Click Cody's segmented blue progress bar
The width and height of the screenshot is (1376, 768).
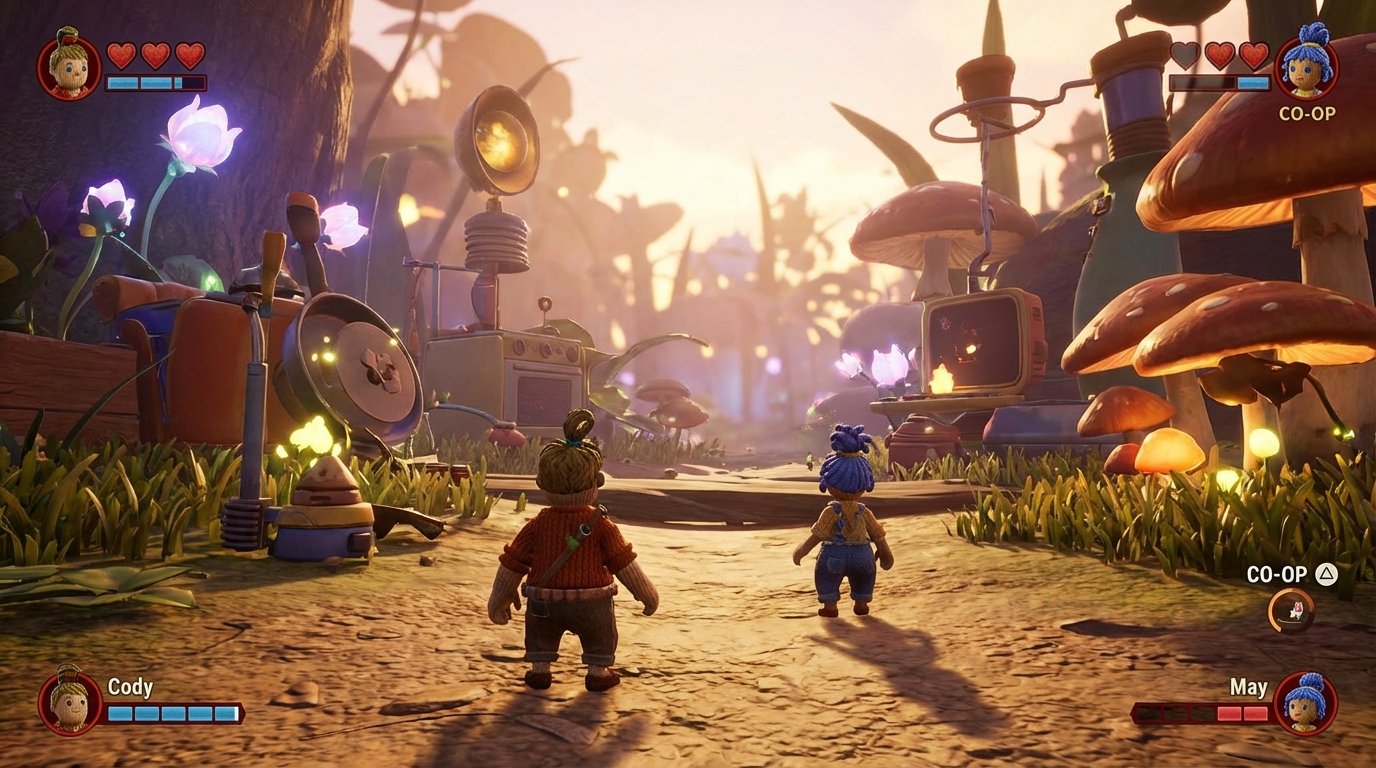(x=175, y=714)
